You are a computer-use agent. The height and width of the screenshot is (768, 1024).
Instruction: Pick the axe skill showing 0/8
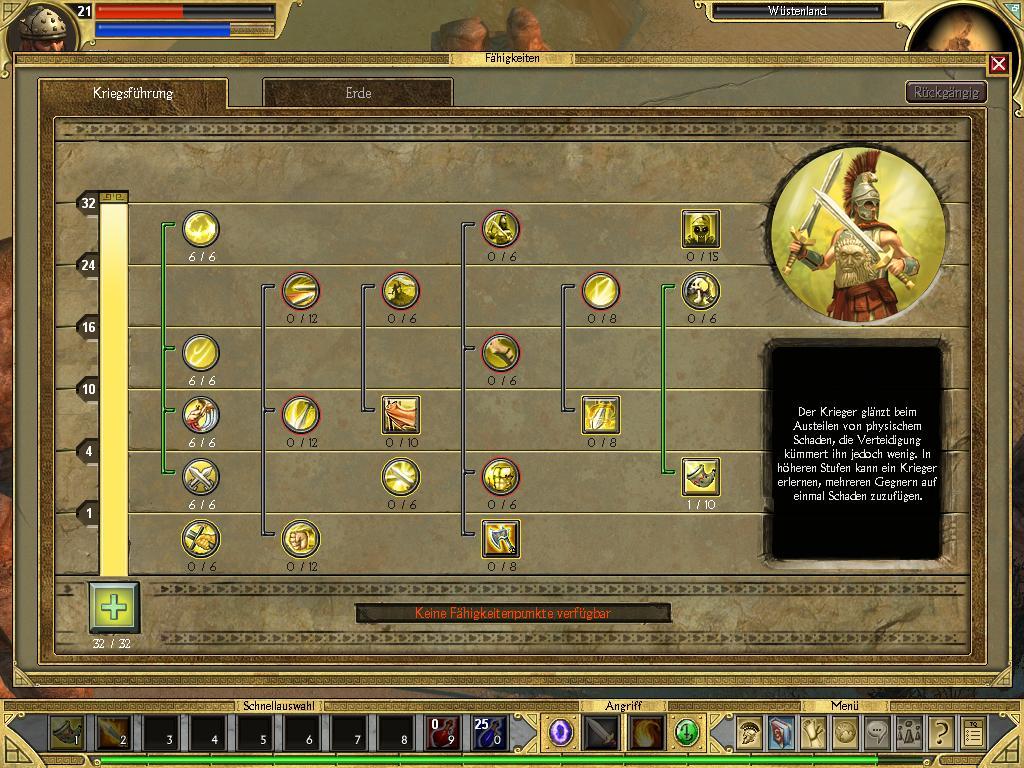[x=501, y=539]
